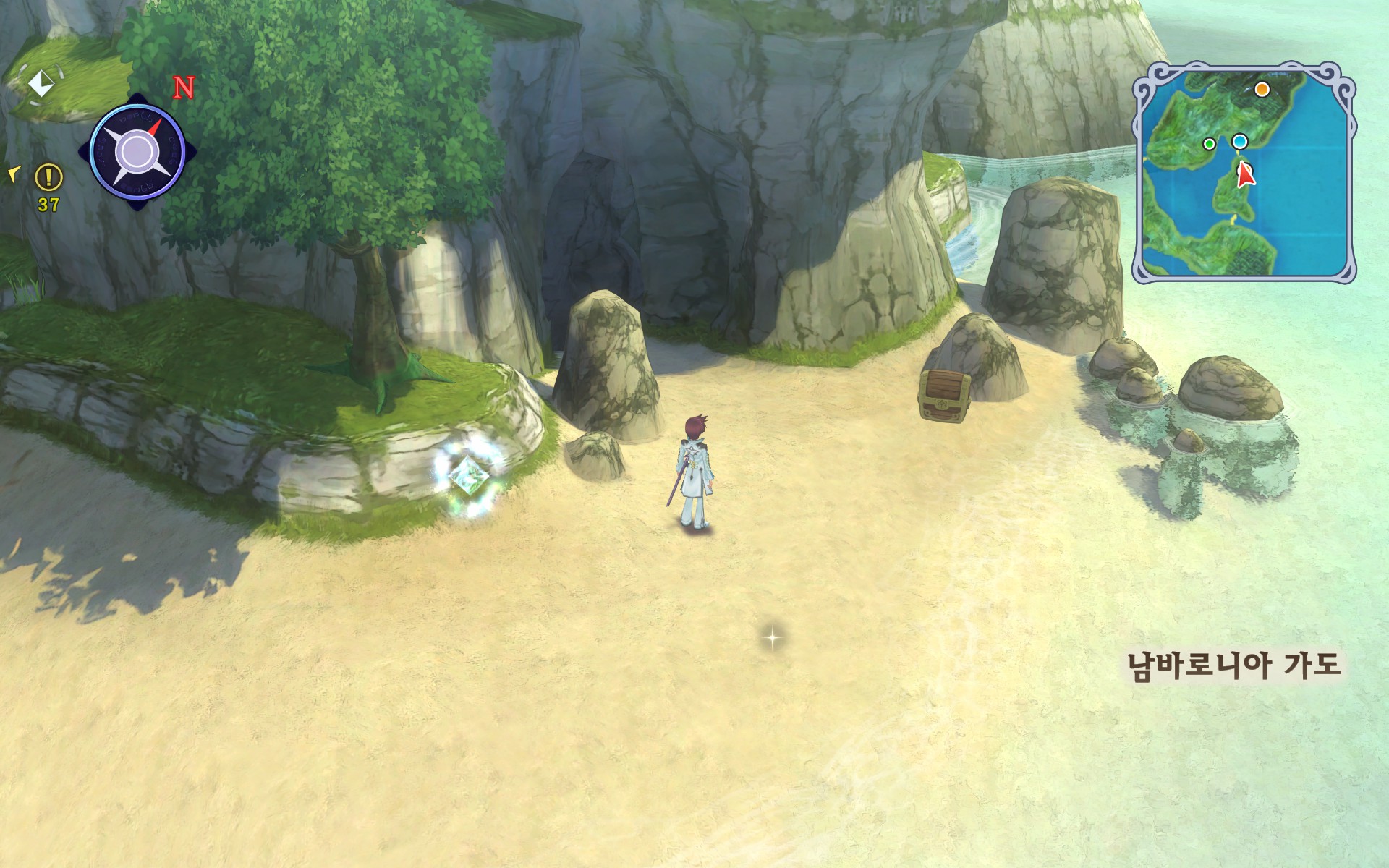1389x868 pixels.
Task: Select the yellow exclamation quest alert icon
Action: [49, 176]
